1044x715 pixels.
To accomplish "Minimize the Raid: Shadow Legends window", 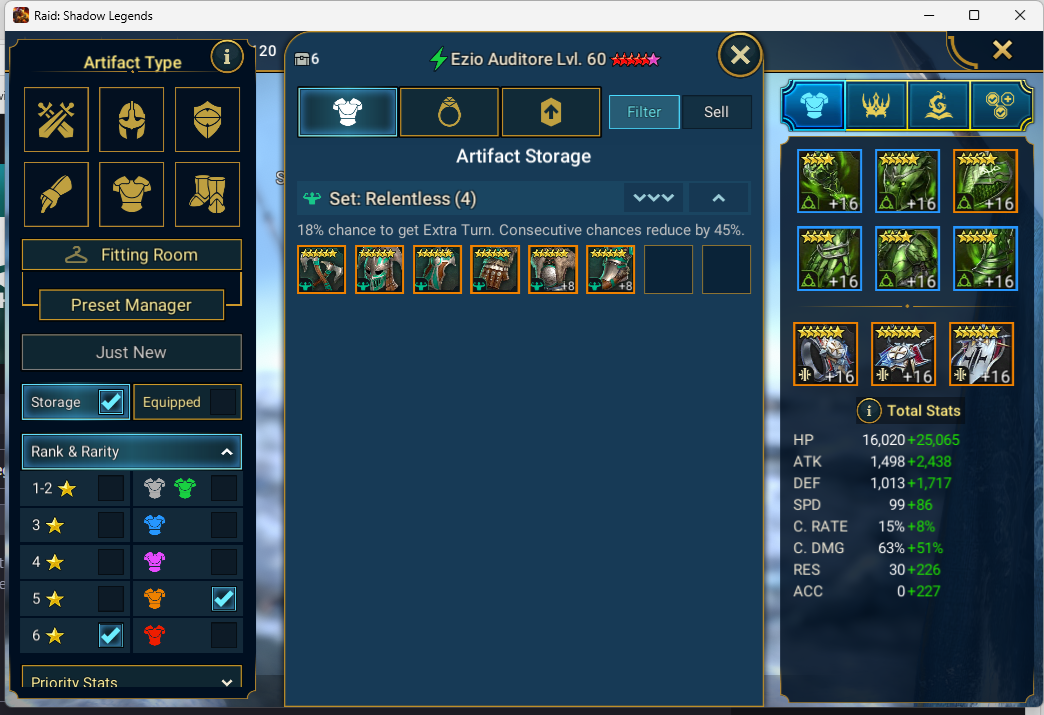I will [927, 16].
